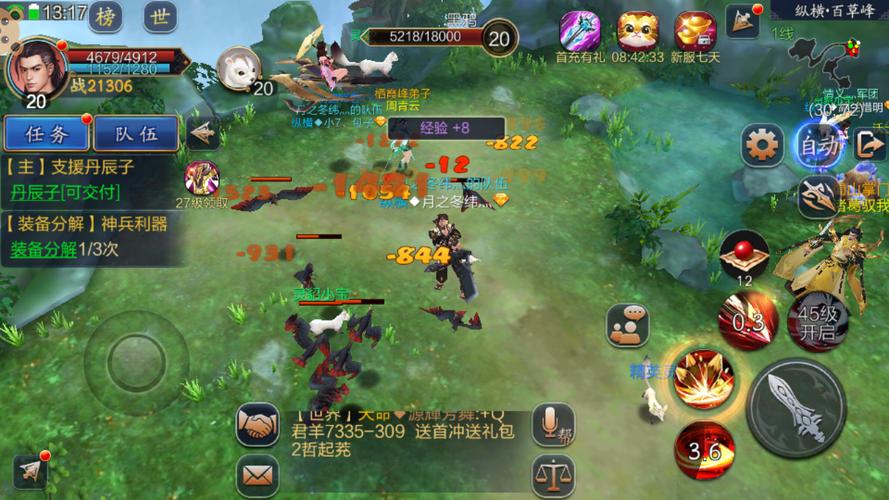Image resolution: width=889 pixels, height=500 pixels.
Task: Open the 新服七天 event icon
Action: 695,32
